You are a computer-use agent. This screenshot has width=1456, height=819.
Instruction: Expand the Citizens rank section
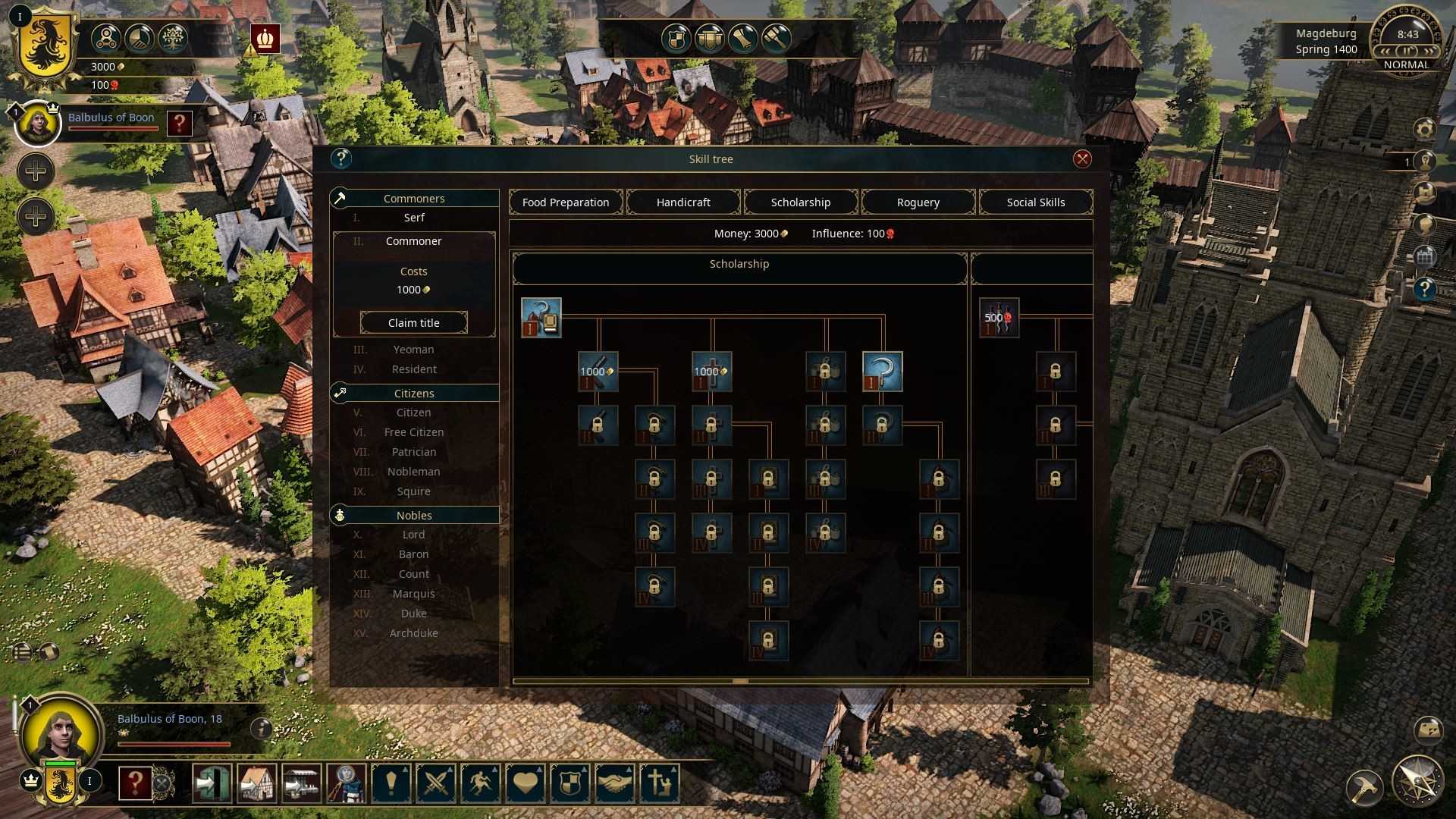pos(414,393)
